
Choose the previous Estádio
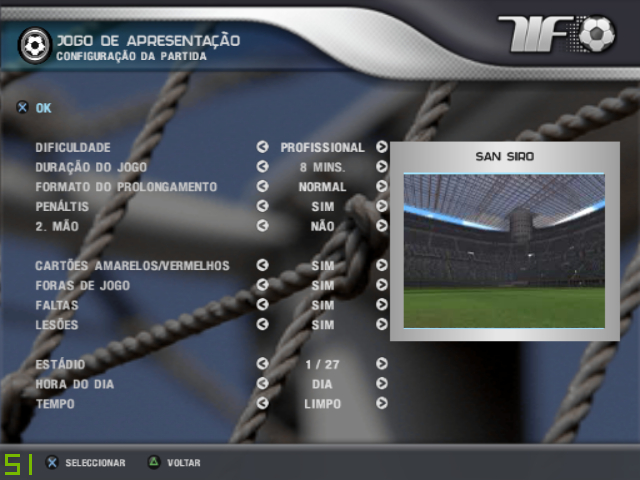coord(262,364)
